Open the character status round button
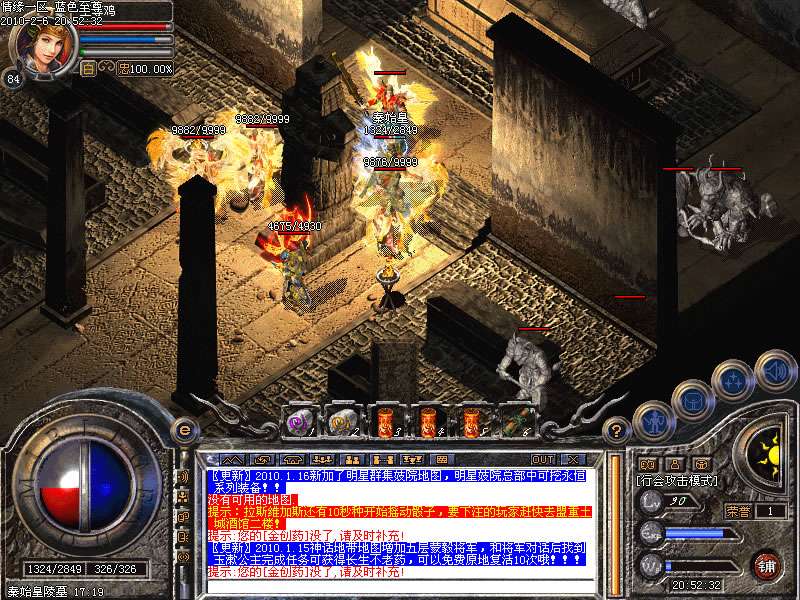 tap(654, 420)
